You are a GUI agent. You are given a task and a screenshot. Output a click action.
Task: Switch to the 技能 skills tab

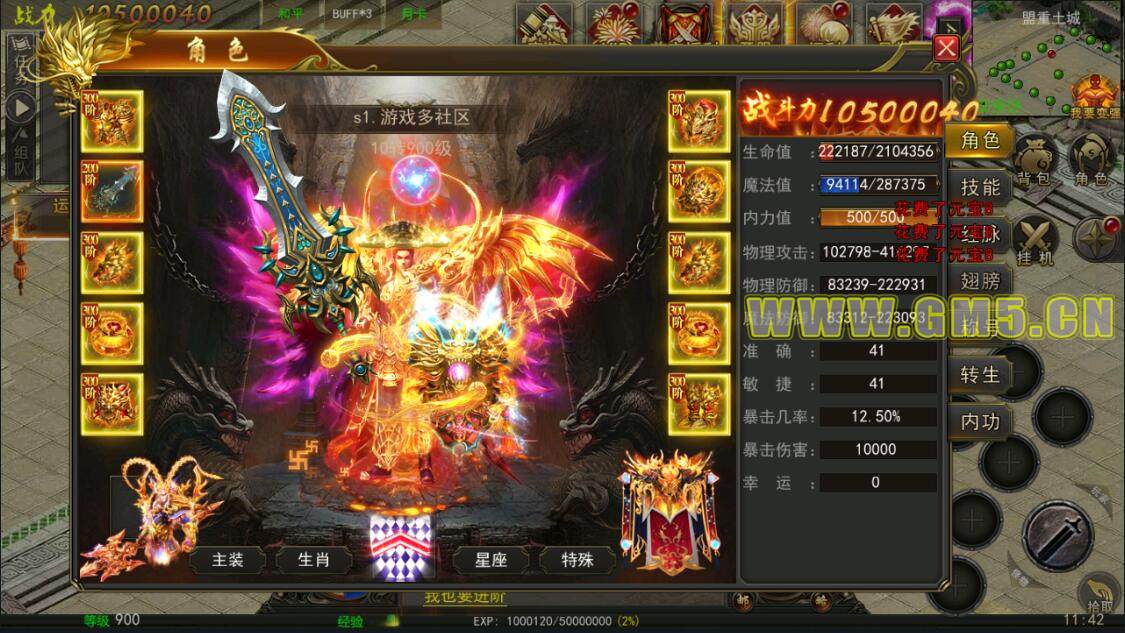click(980, 187)
